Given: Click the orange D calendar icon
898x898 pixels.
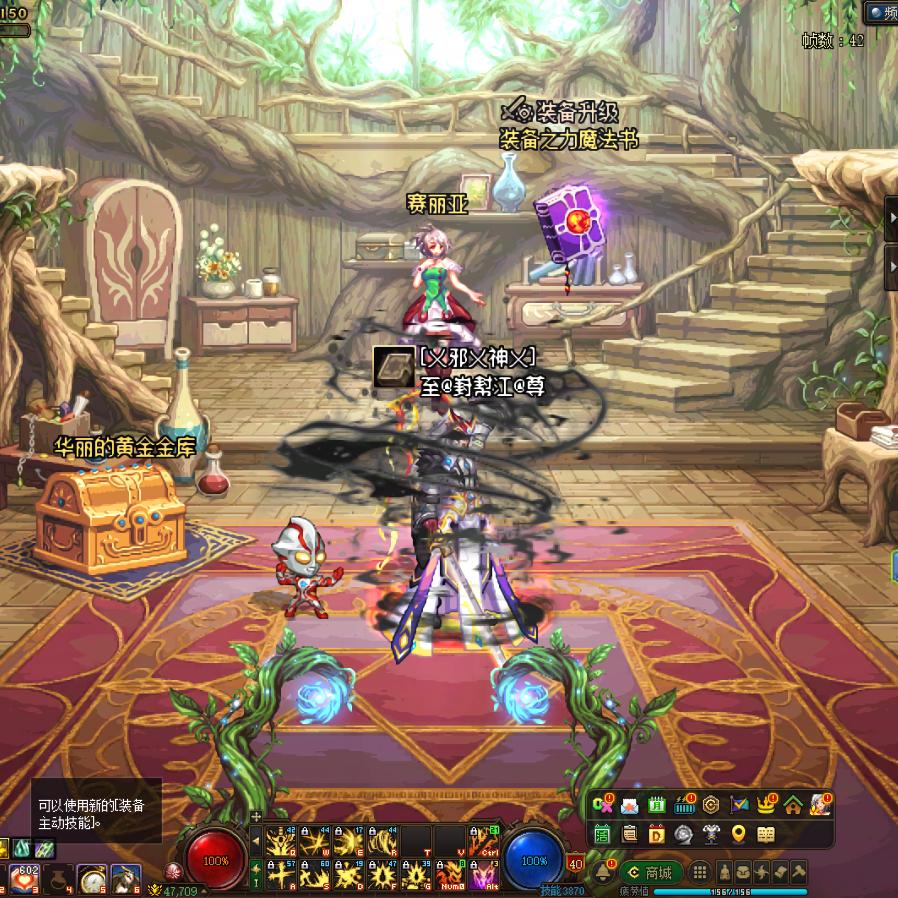Looking at the screenshot, I should point(657,833).
